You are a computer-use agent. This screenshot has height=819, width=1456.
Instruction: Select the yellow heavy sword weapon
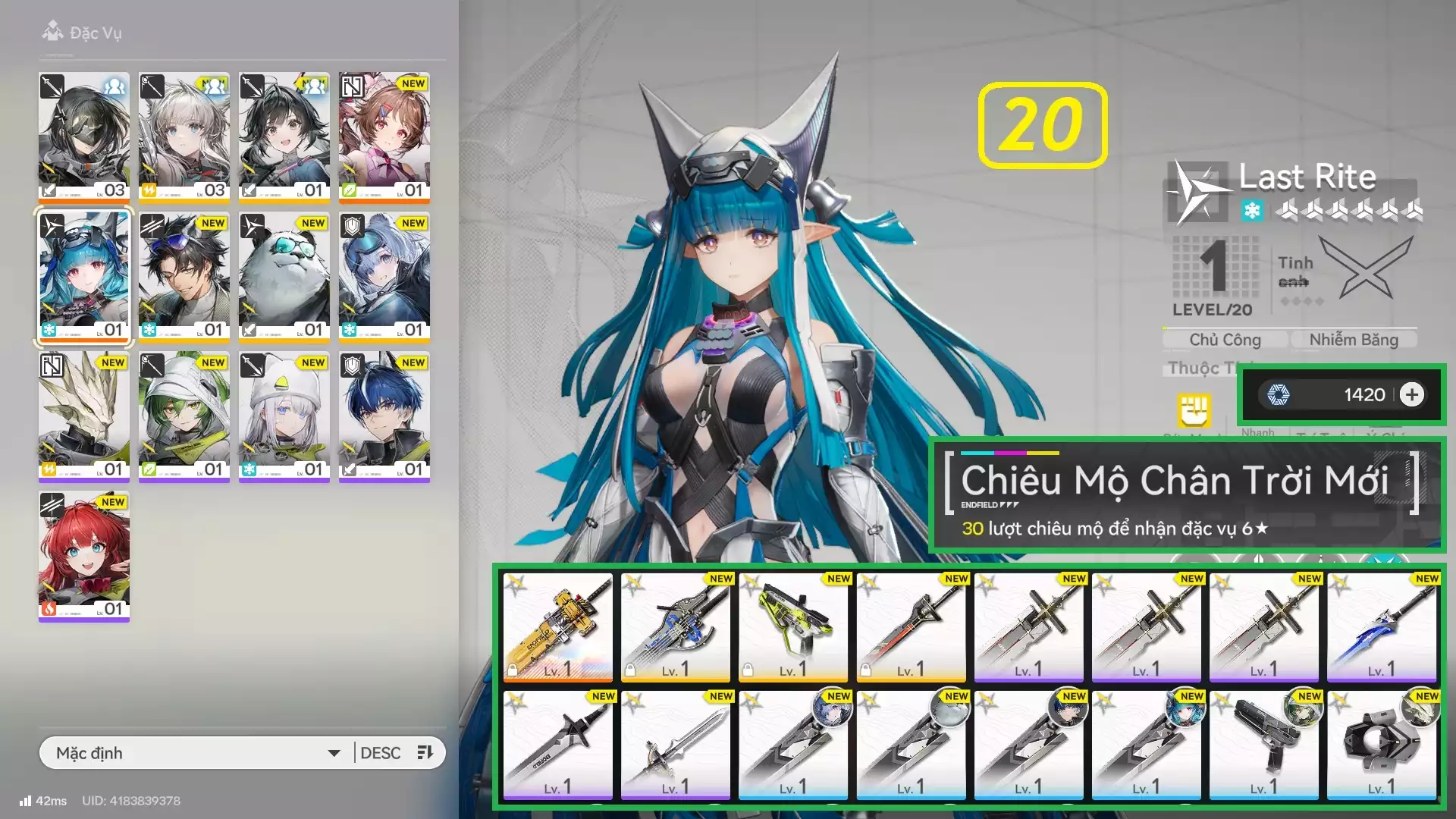click(x=558, y=627)
